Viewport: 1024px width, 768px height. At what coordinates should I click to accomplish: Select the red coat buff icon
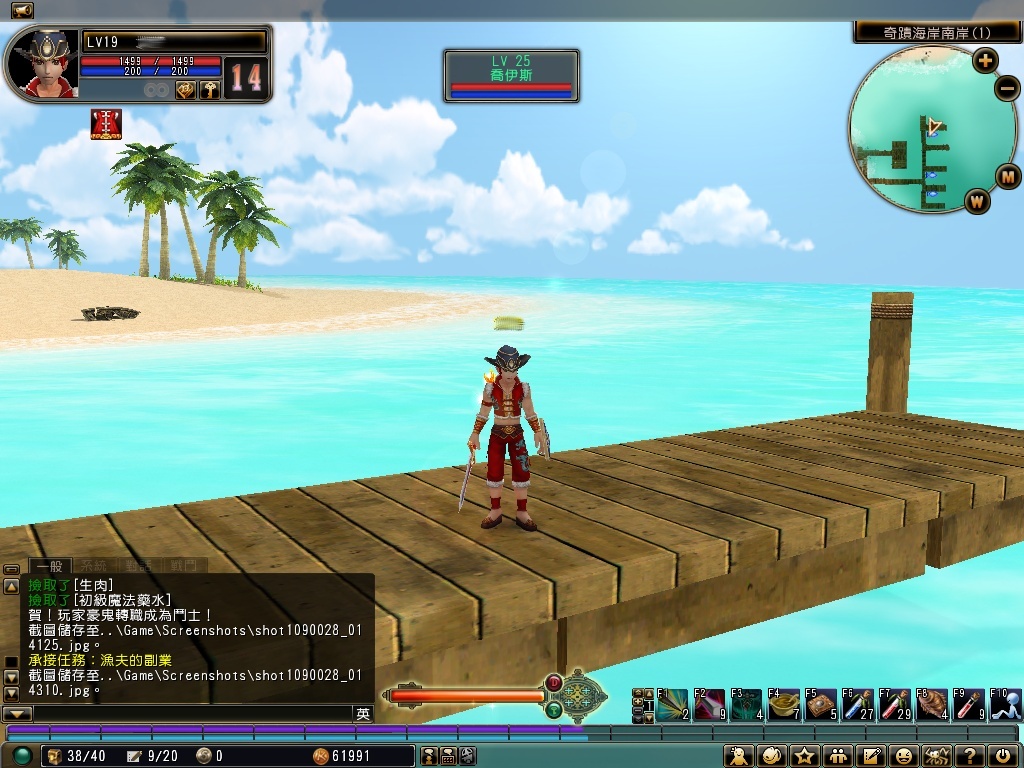pos(106,124)
